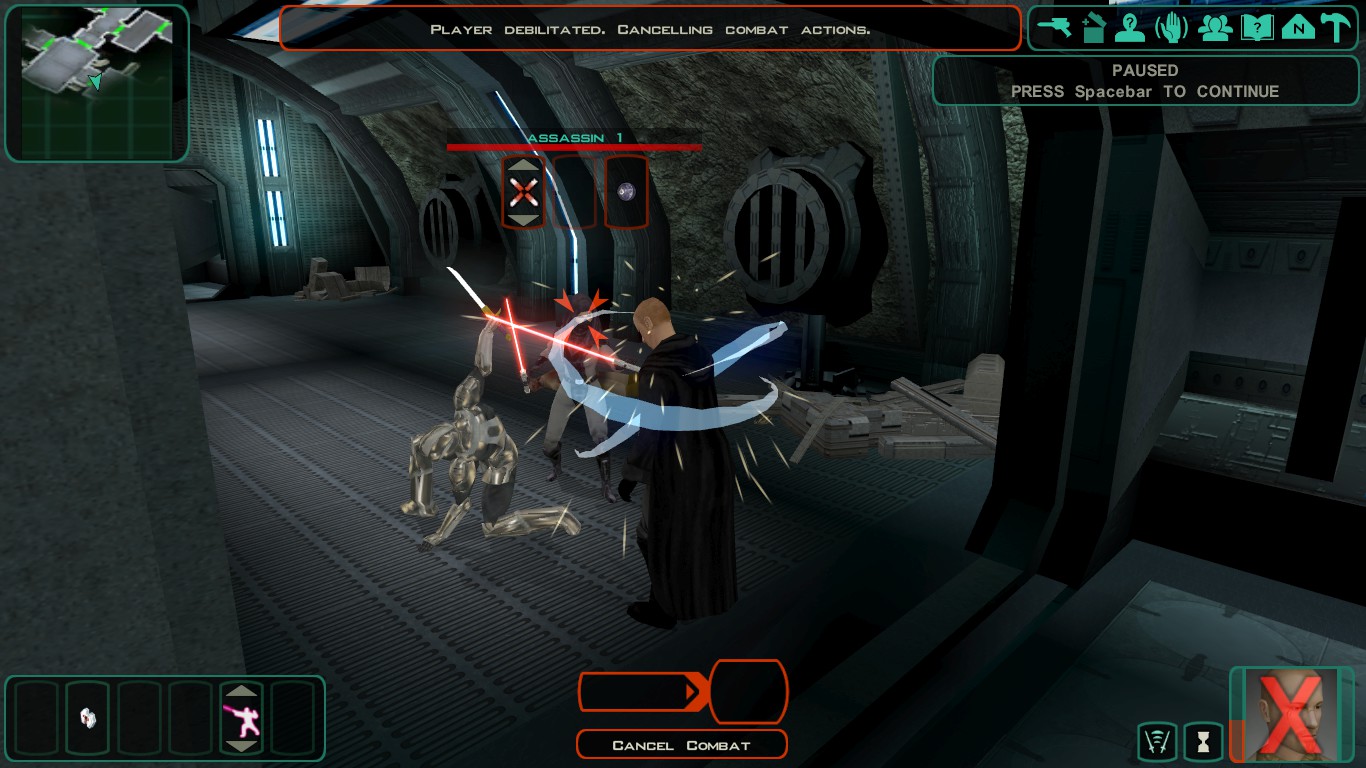Show the character sheet icon

1130,28
